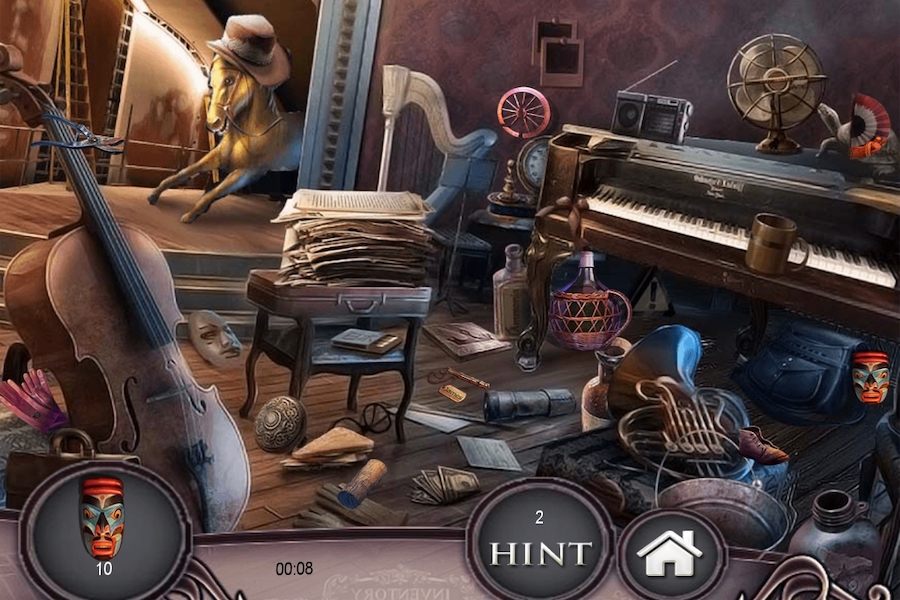
Task: Click the tribal mask target icon in the inventory circle
Action: [x=102, y=518]
